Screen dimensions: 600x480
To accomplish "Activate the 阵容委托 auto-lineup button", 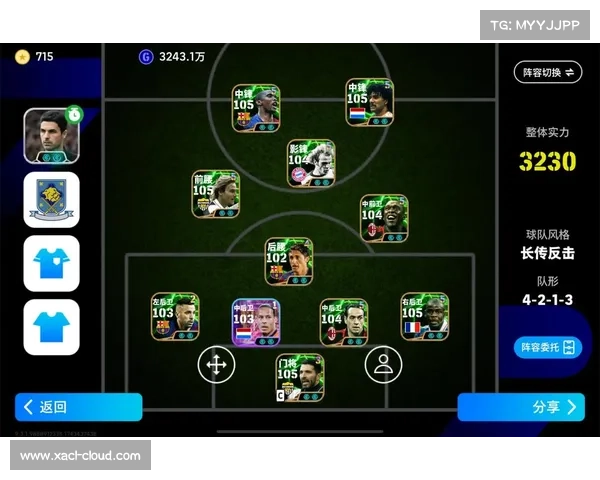I will [x=547, y=347].
